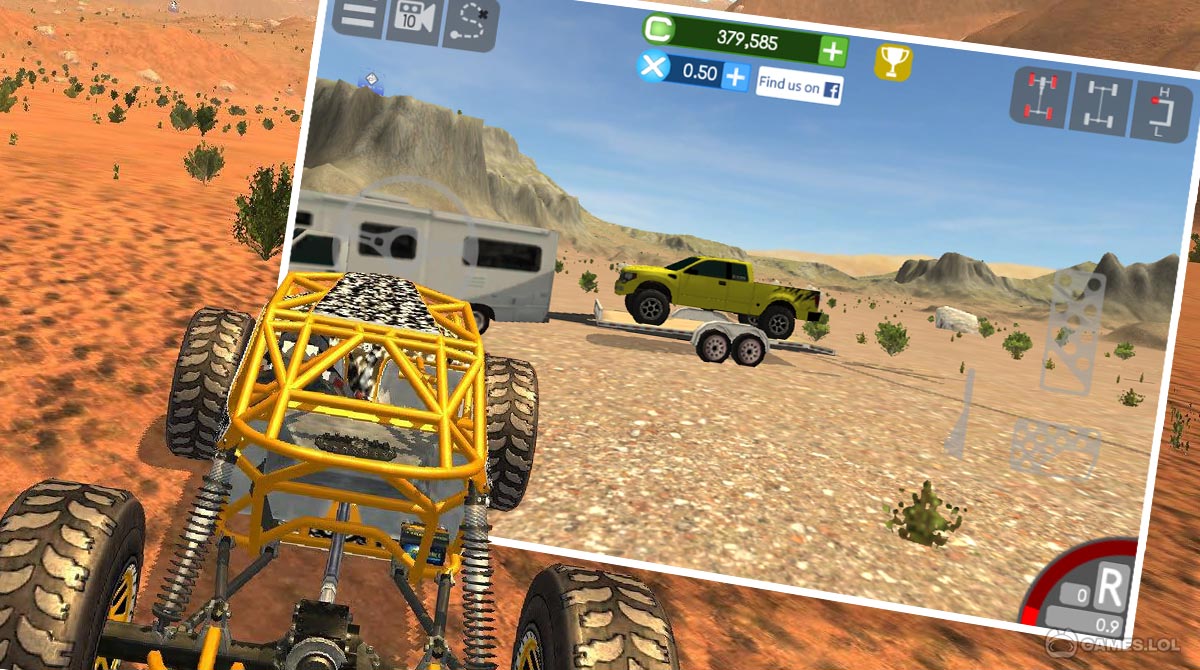Image resolution: width=1200 pixels, height=670 pixels.
Task: Toggle the differential lock chassis icon
Action: pyautogui.click(x=1100, y=104)
